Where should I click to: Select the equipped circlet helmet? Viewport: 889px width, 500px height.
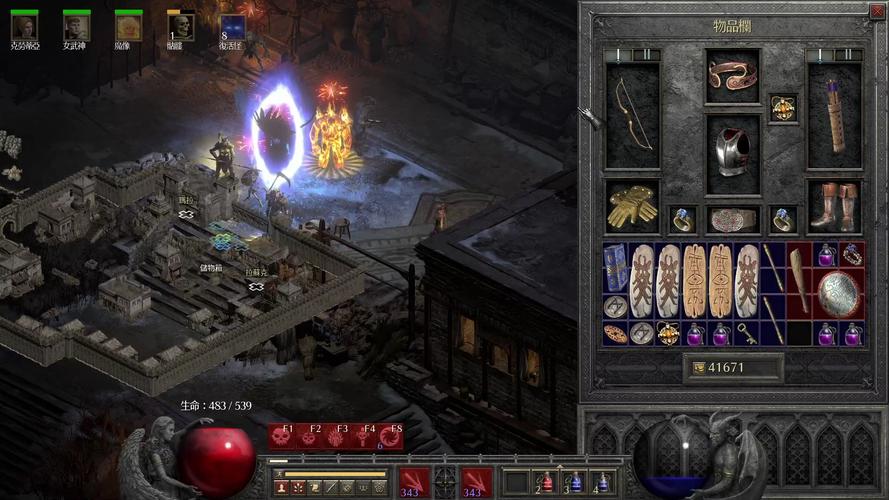pos(733,76)
